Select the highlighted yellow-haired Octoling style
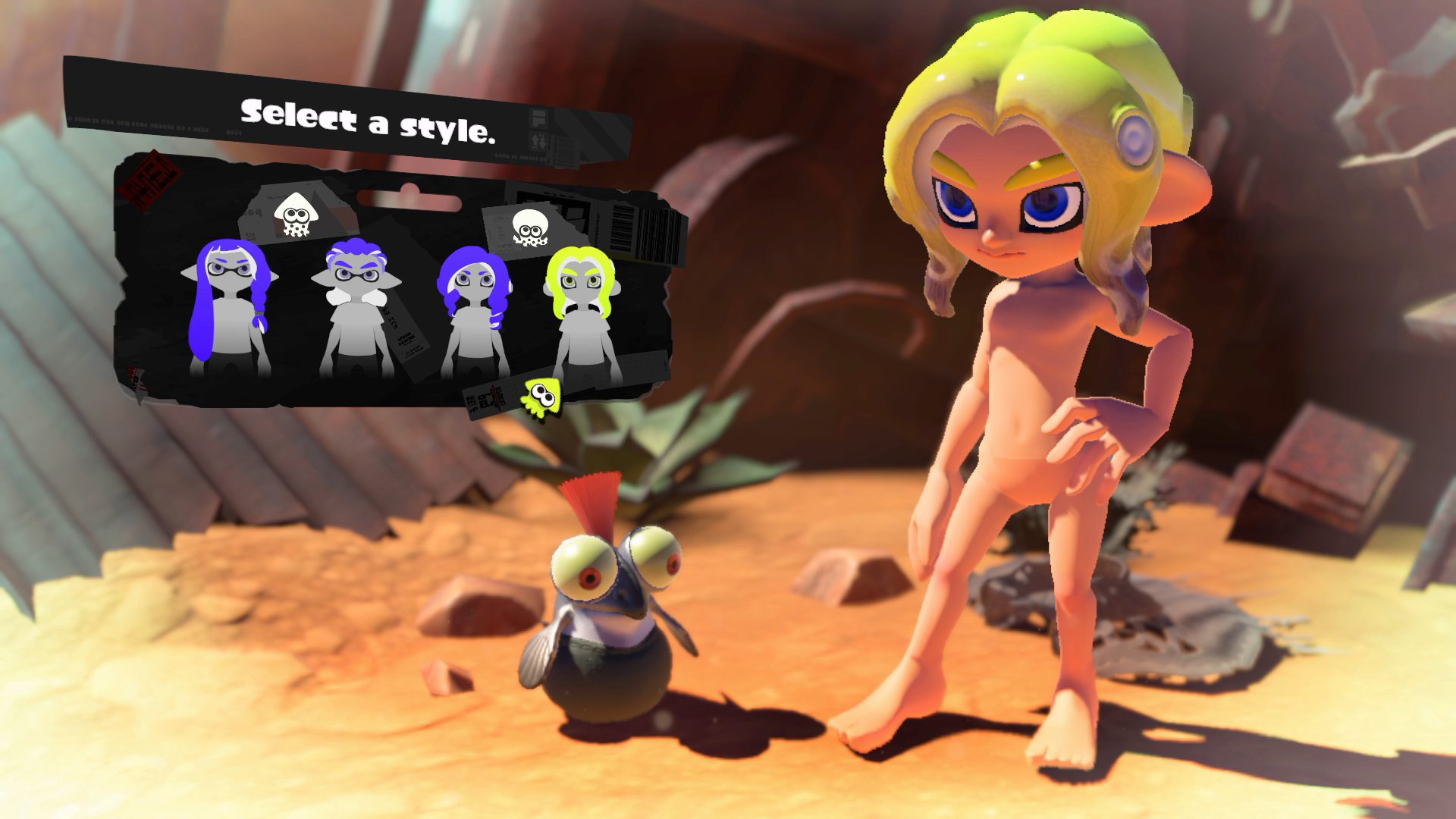1456x819 pixels. [583, 312]
